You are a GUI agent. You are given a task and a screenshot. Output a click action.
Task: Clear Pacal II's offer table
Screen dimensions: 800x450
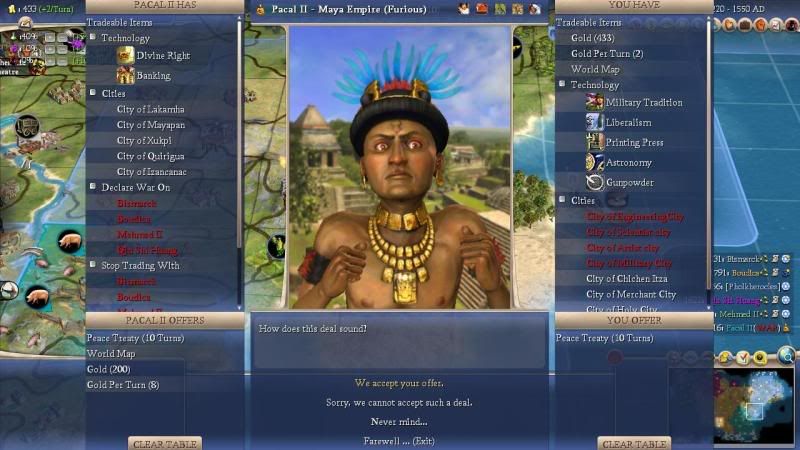pyautogui.click(x=165, y=443)
